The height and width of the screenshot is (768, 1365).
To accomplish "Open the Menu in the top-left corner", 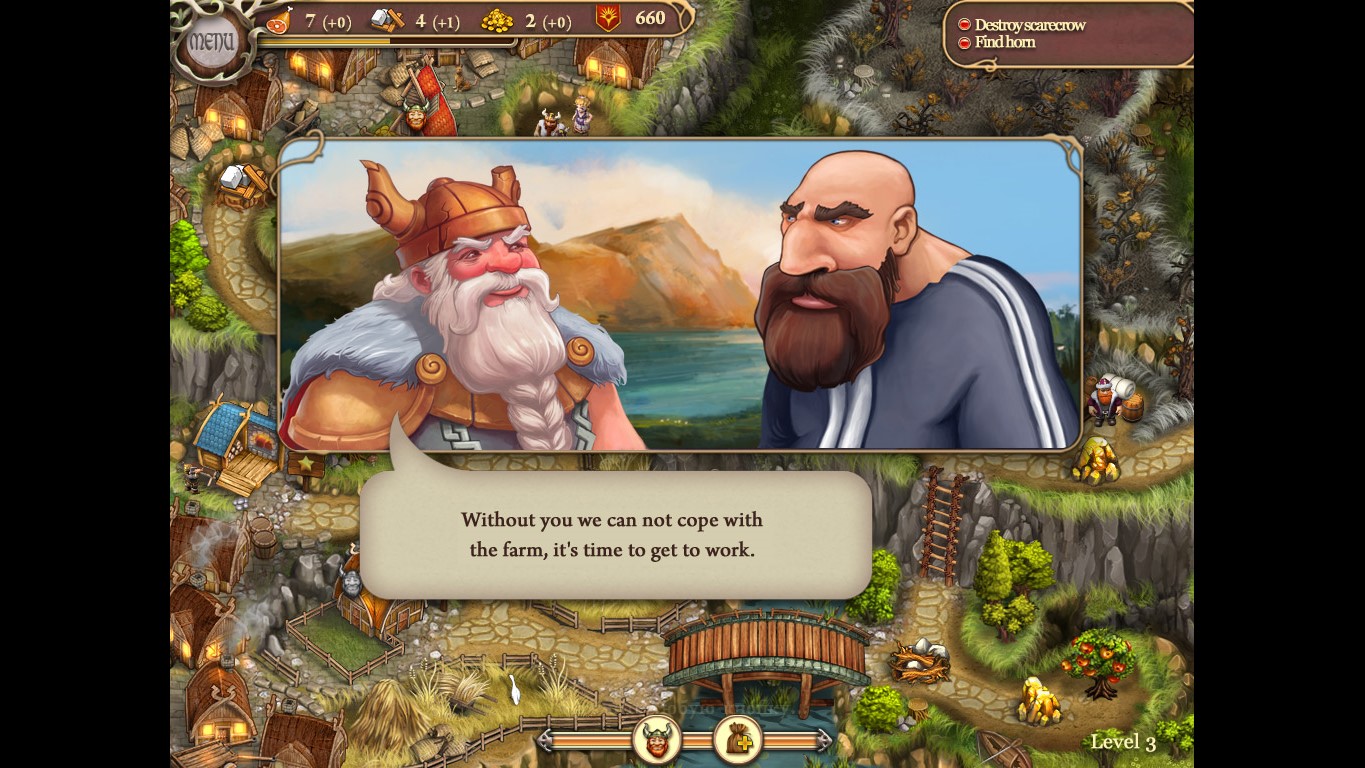I will [210, 38].
